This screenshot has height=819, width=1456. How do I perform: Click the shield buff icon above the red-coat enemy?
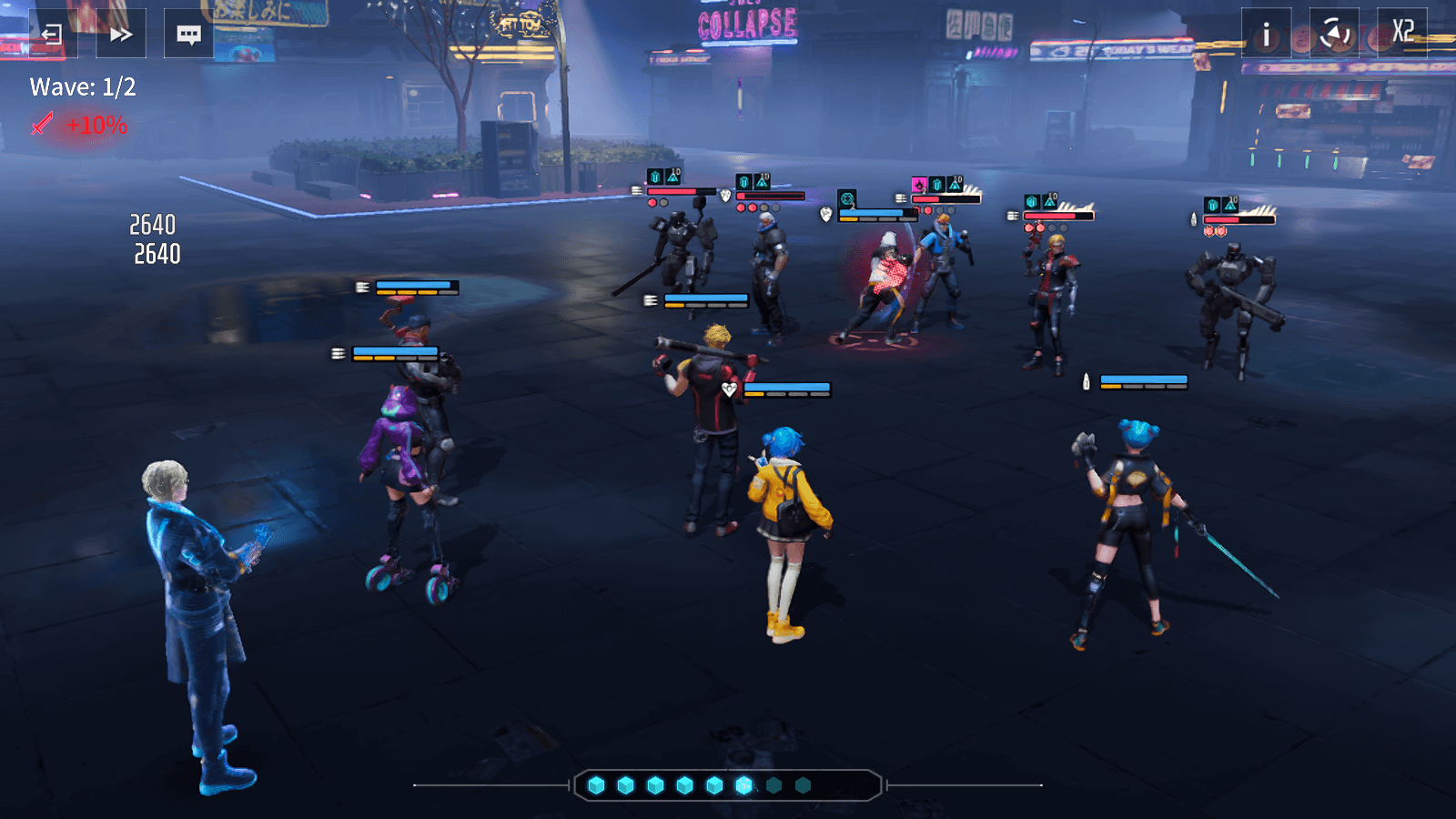click(1031, 201)
